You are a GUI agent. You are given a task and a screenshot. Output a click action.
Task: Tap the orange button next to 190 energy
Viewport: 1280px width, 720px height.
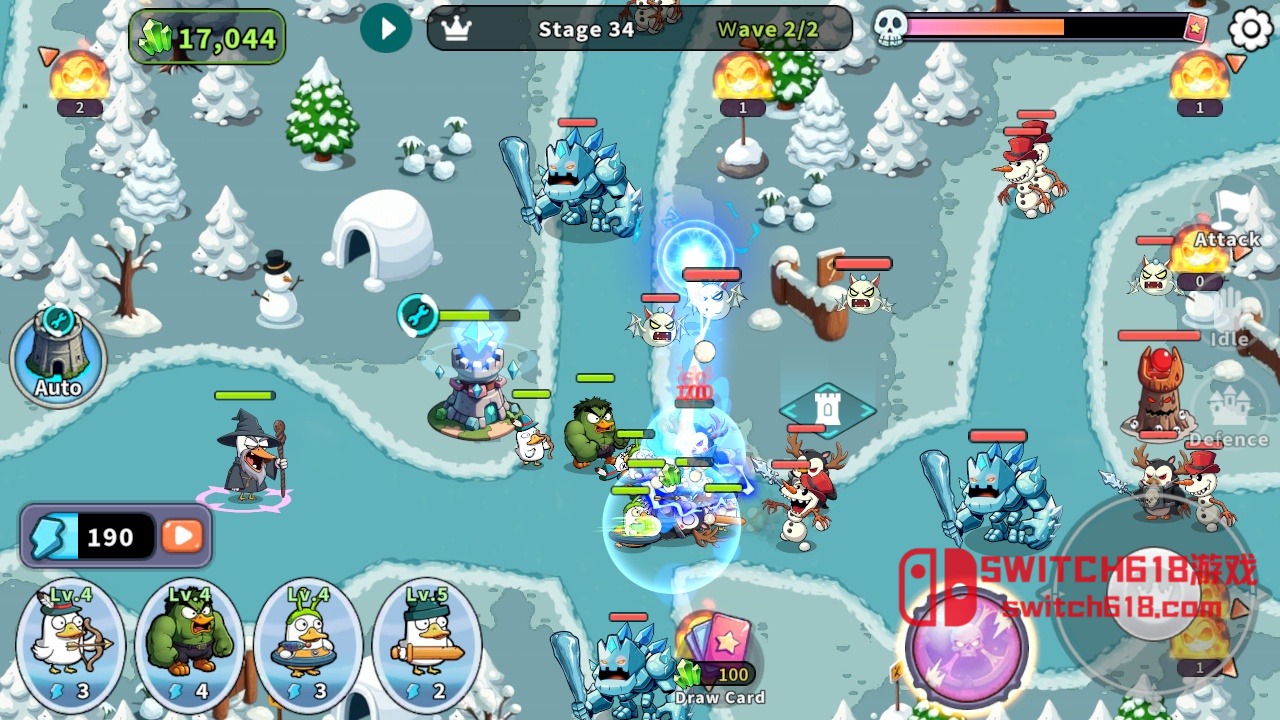pos(180,537)
